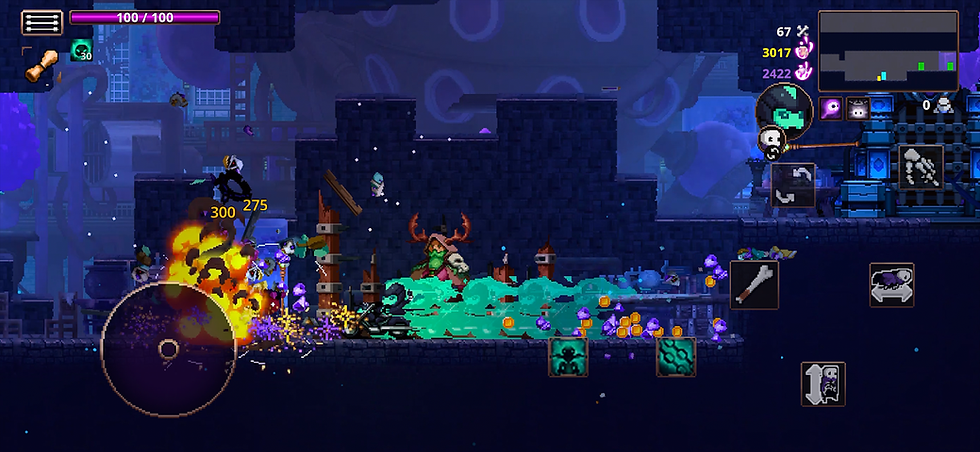Activate the green tentacle creature skill
Image resolution: width=980 pixels, height=452 pixels.
click(x=568, y=356)
